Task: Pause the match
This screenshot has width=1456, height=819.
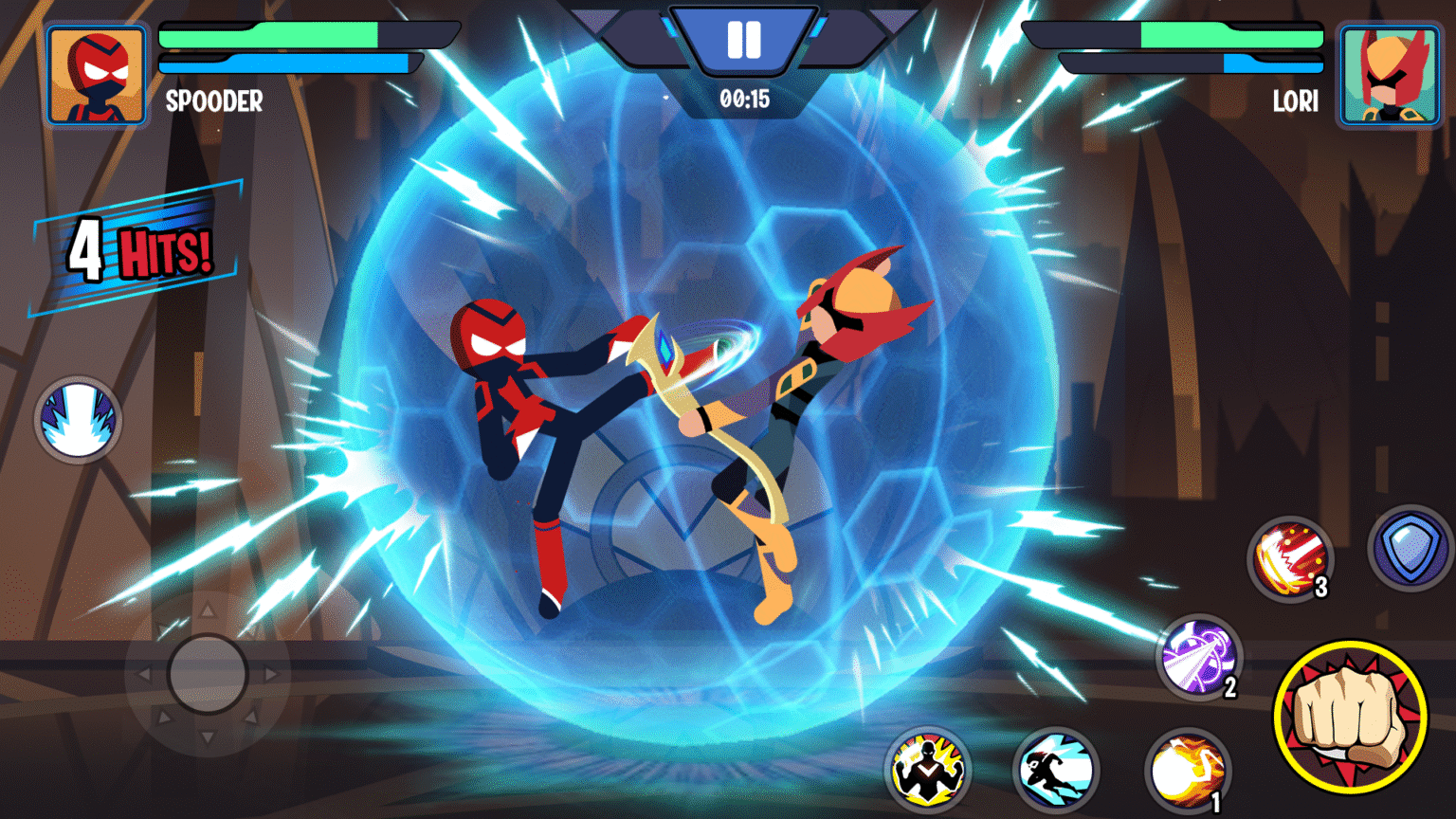Action: 744,40
